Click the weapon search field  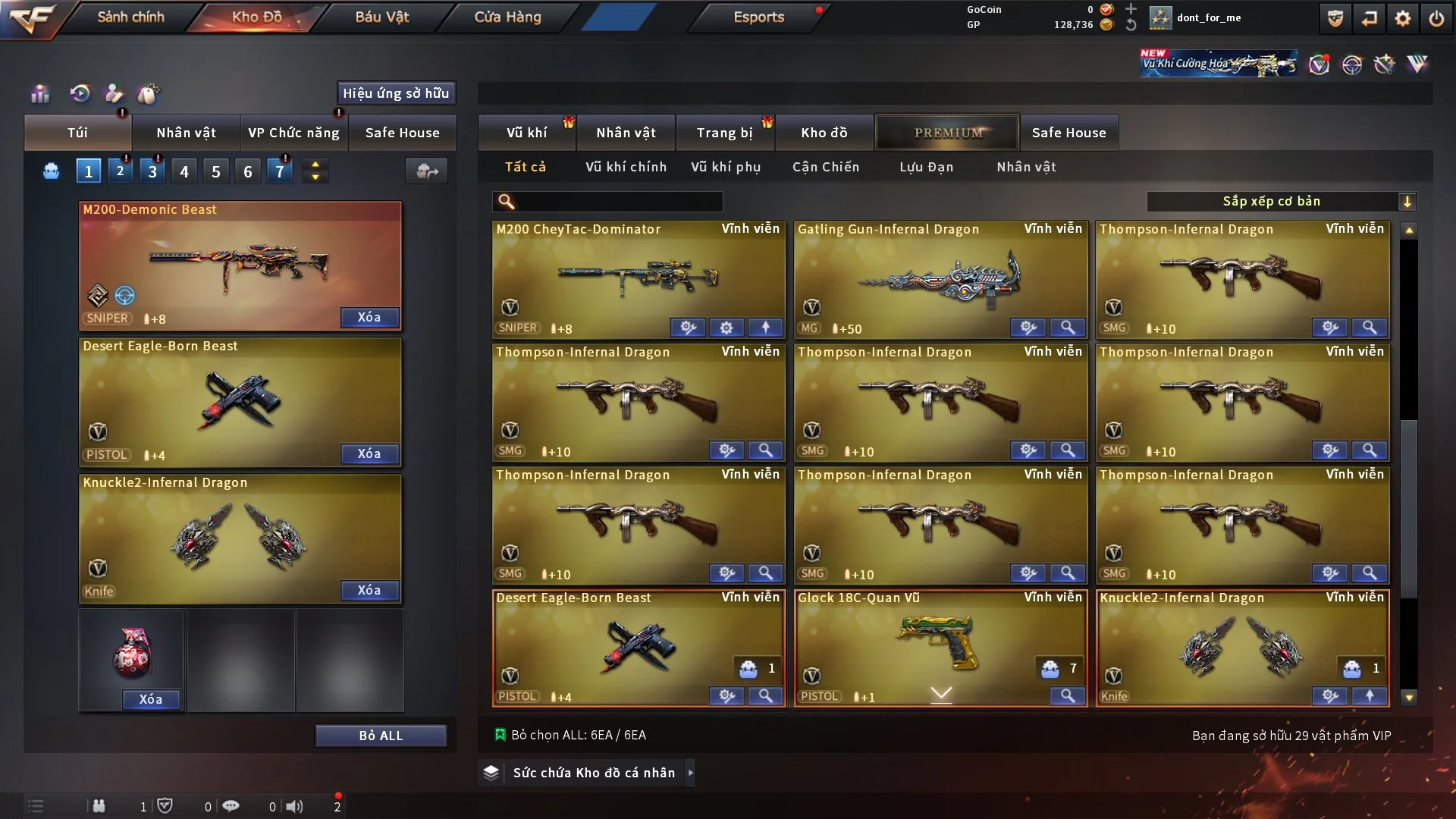pos(618,202)
